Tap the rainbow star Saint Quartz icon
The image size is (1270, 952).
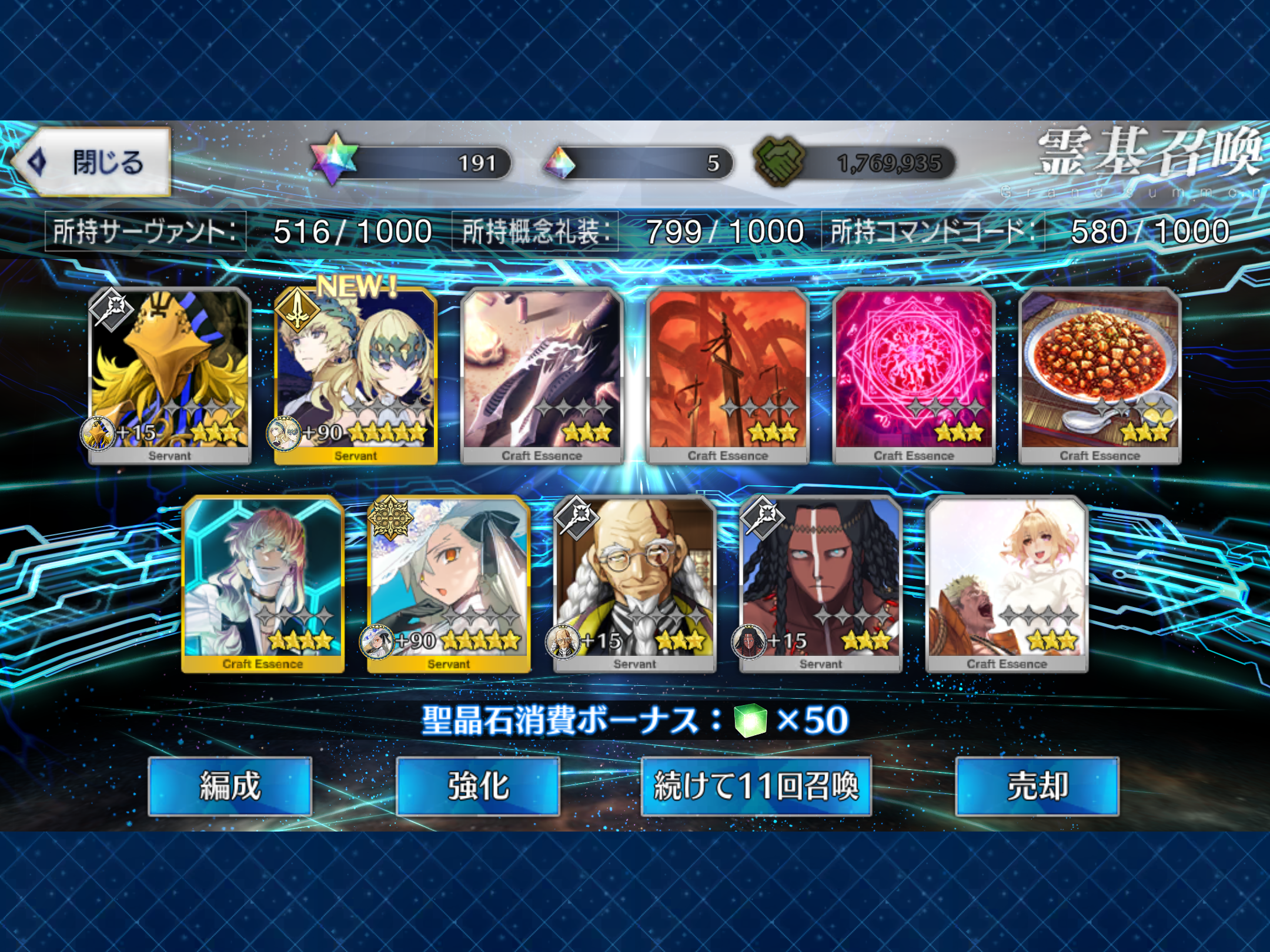pos(334,159)
